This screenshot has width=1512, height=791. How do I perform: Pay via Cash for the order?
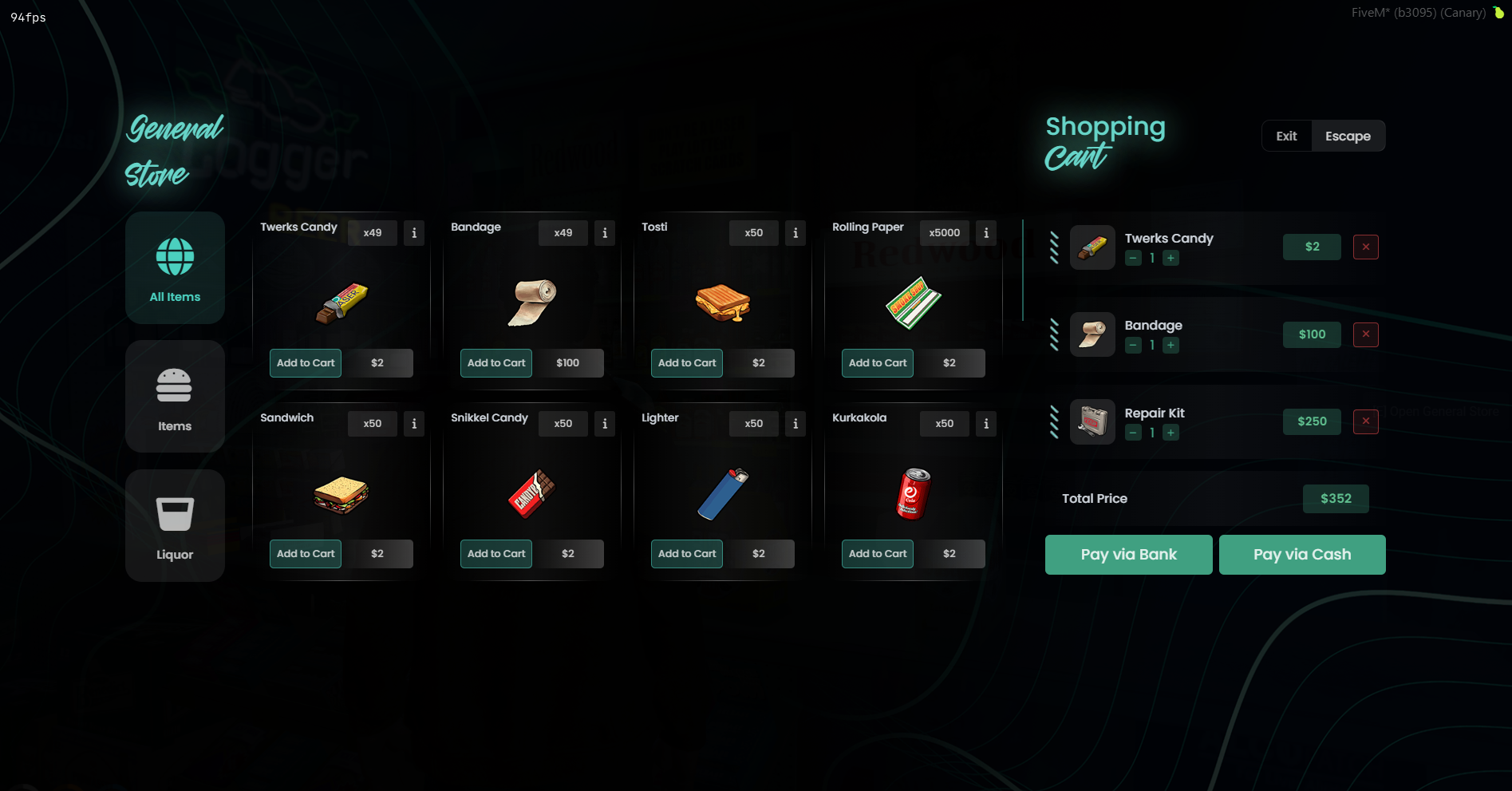tap(1302, 555)
